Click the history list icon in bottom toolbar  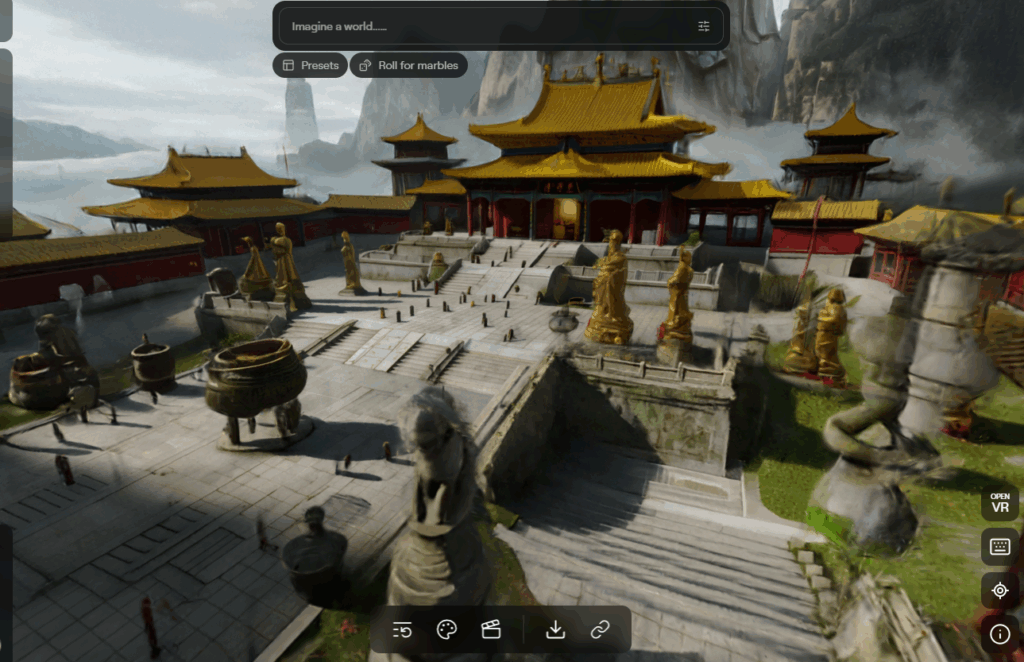pos(403,630)
